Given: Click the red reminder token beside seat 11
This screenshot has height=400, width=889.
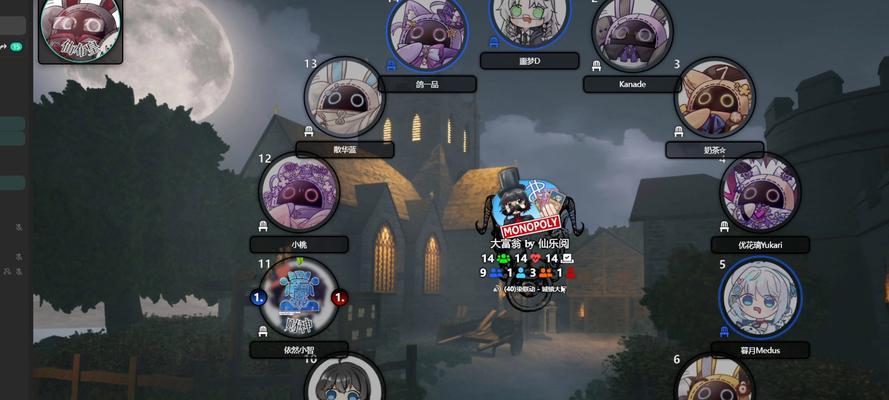Looking at the screenshot, I should click(339, 297).
